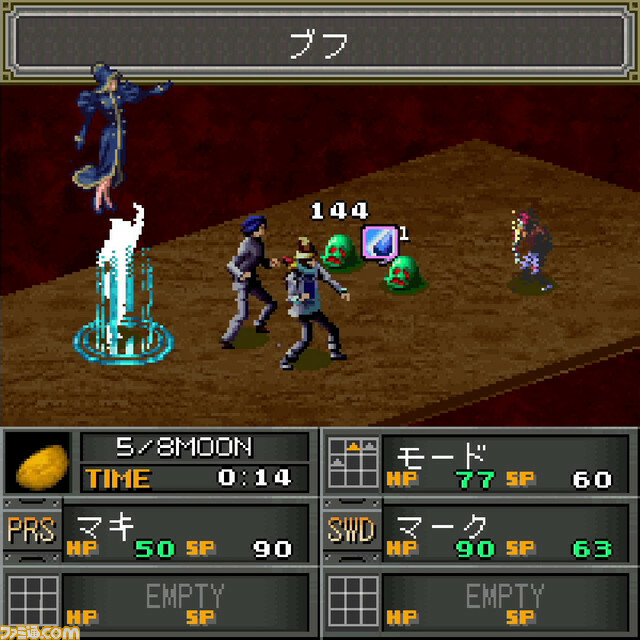
Task: Select マーク's party status panel
Action: tap(506, 533)
